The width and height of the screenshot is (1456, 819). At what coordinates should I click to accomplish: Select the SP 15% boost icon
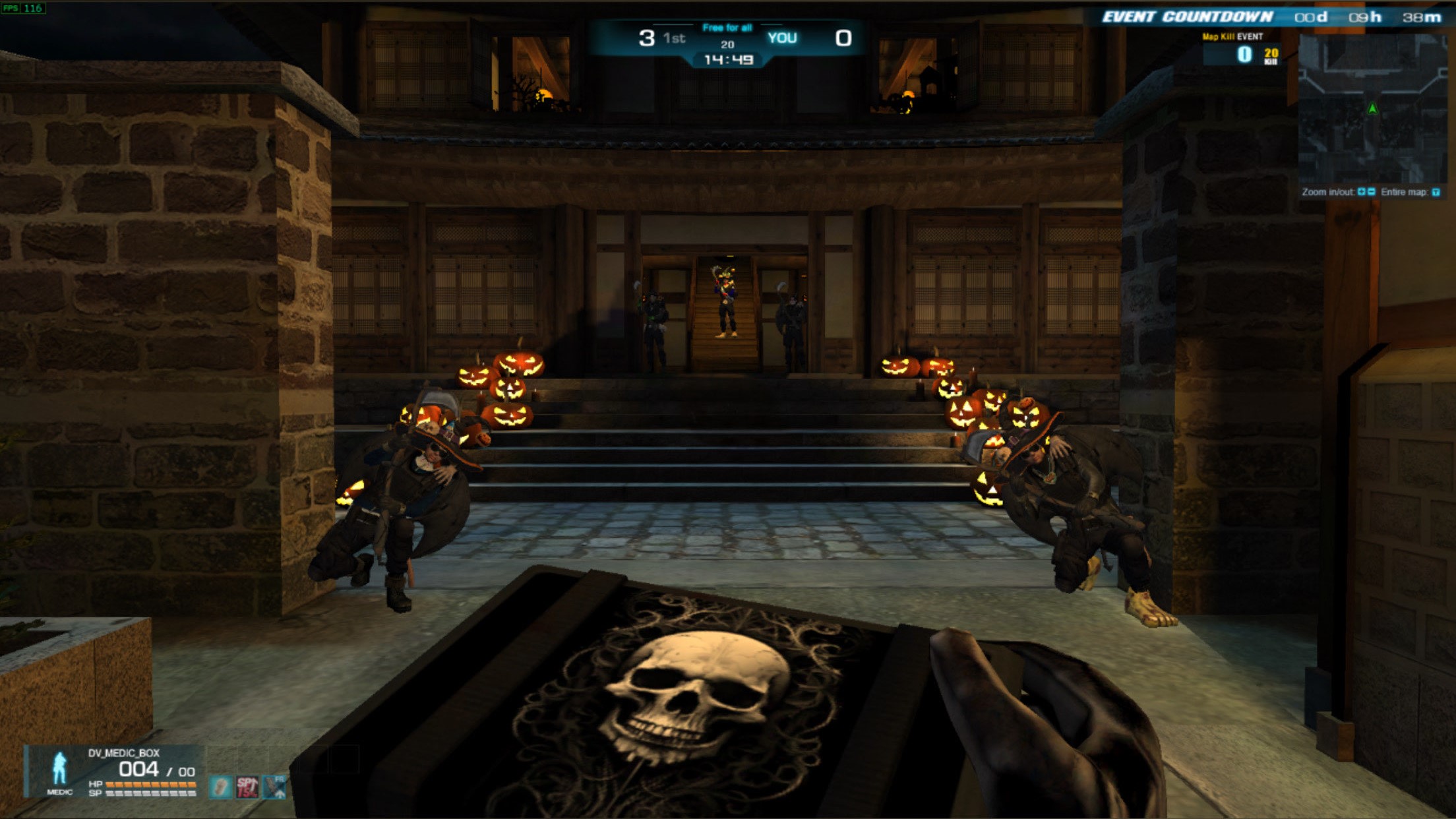pyautogui.click(x=247, y=787)
